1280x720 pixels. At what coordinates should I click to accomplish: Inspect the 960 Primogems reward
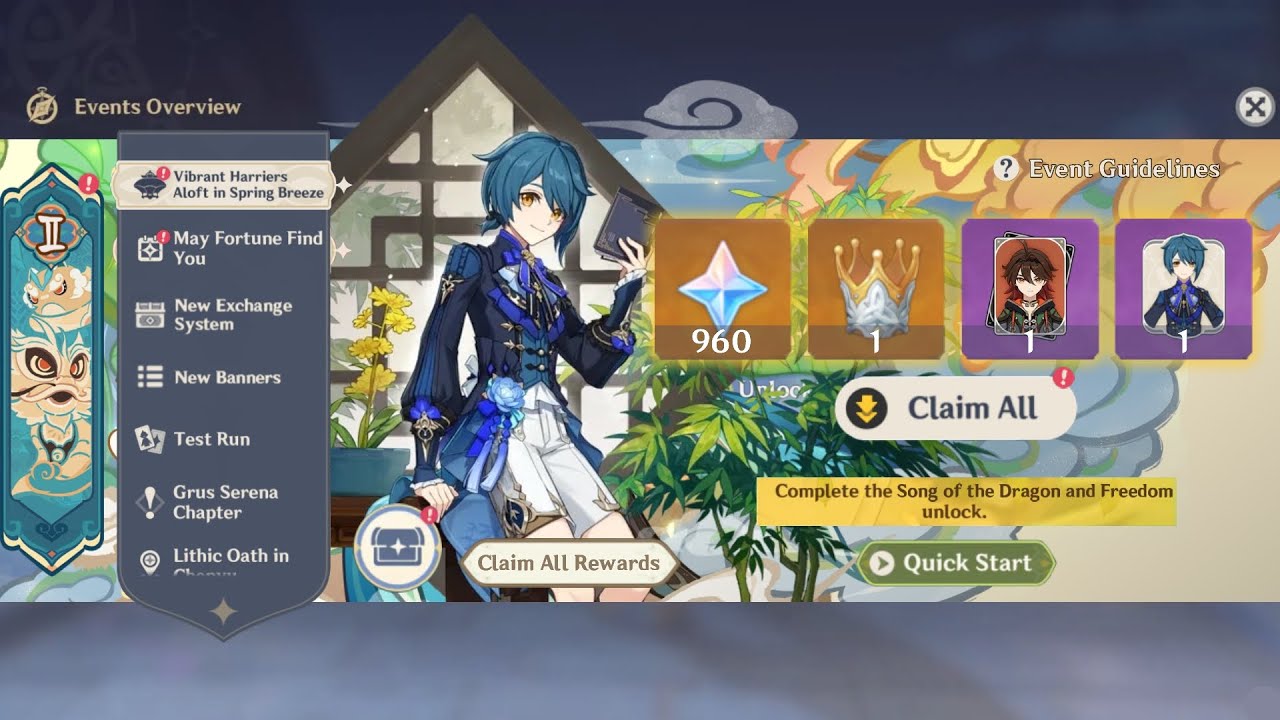[x=722, y=290]
